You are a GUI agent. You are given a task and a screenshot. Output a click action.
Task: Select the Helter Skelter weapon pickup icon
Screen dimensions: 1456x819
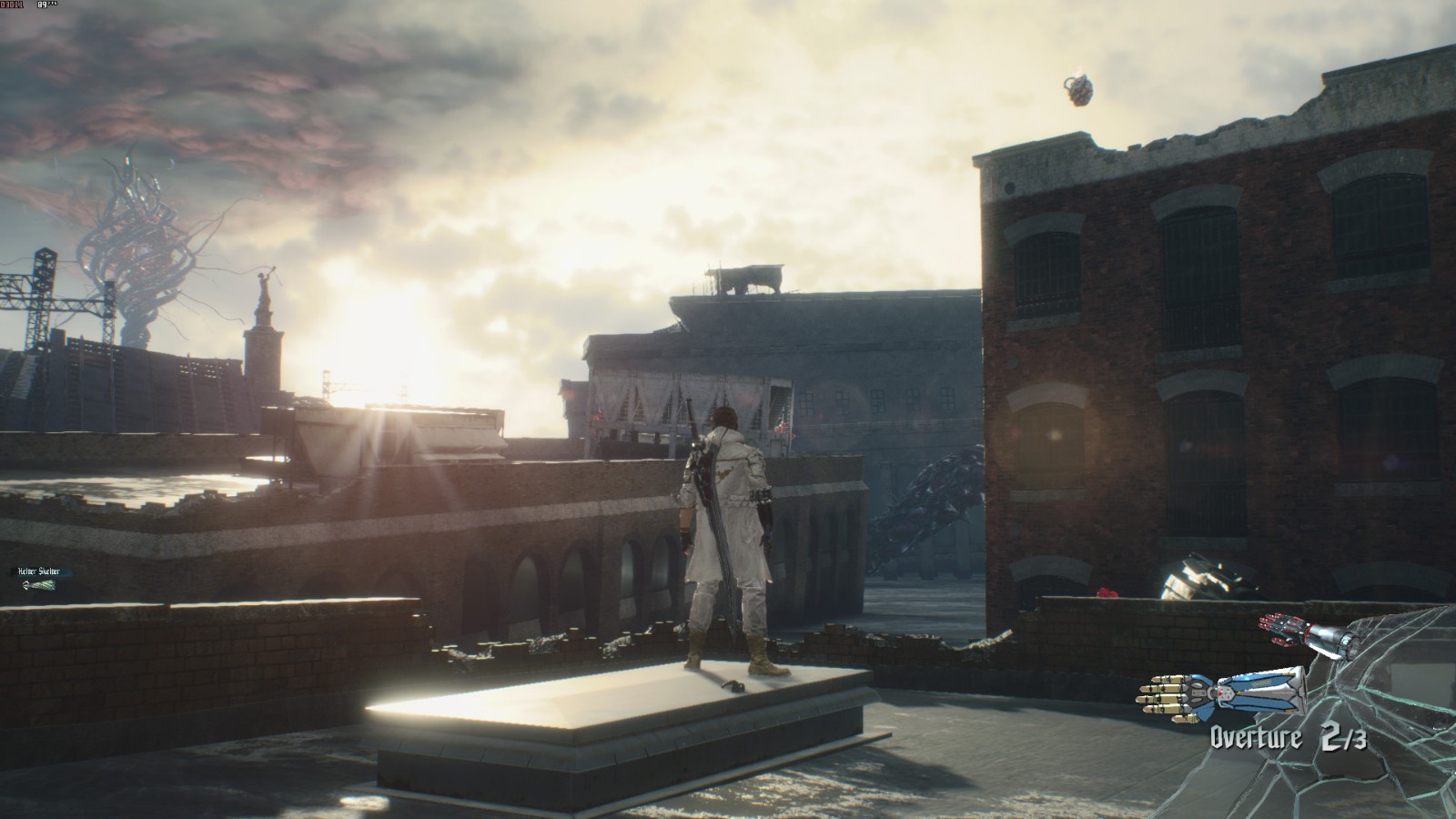[x=39, y=585]
